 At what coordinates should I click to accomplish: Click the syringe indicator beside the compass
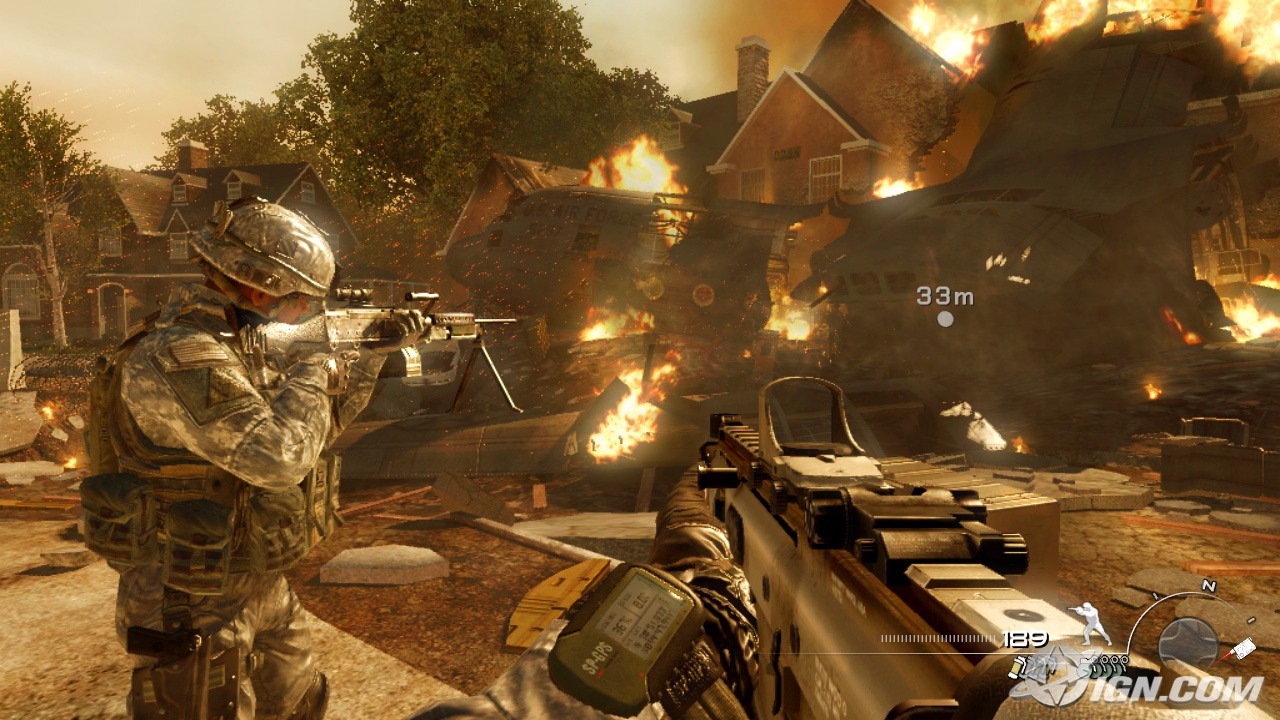click(1243, 648)
